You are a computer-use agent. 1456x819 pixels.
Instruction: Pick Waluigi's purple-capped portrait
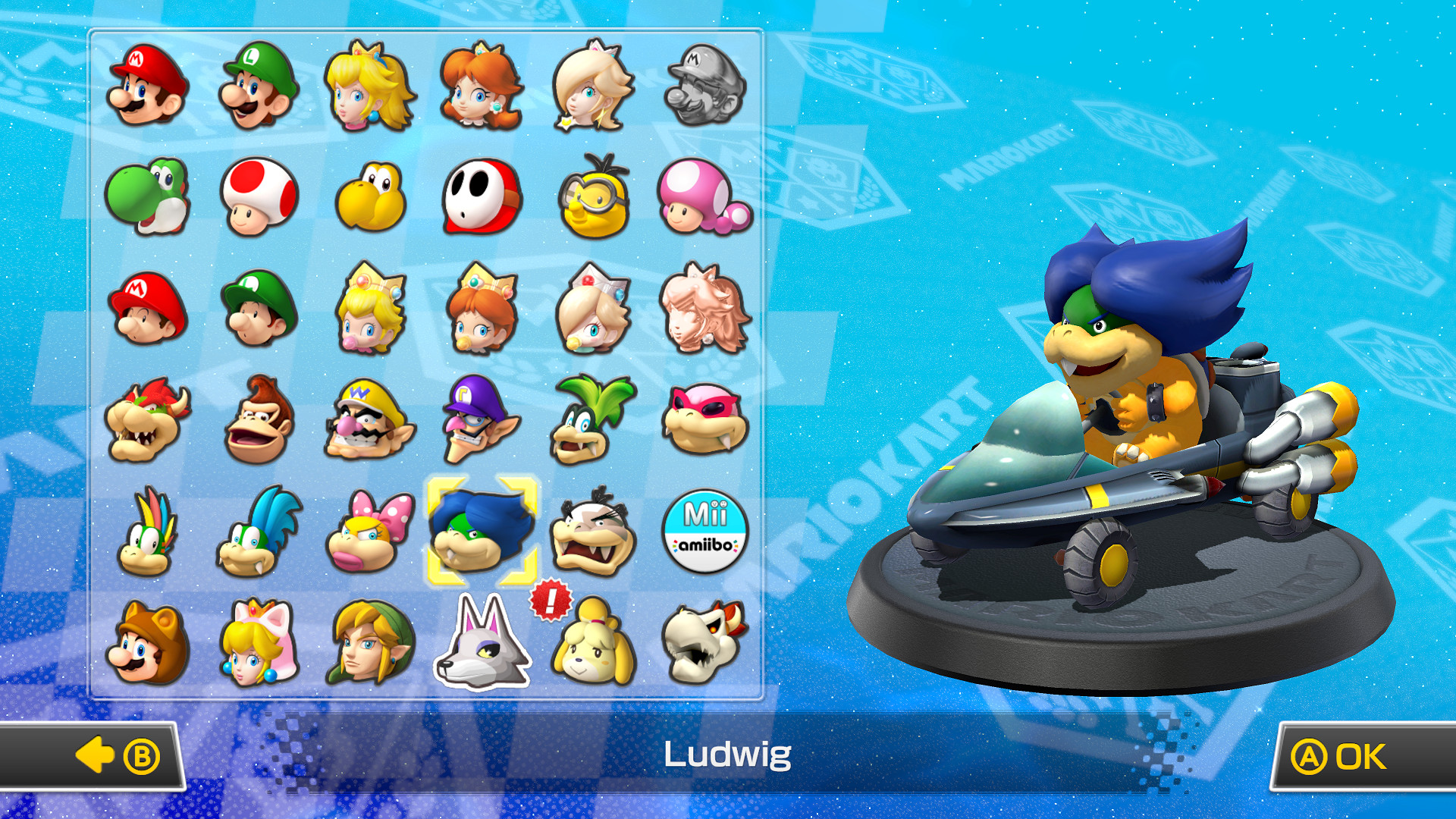tap(479, 419)
